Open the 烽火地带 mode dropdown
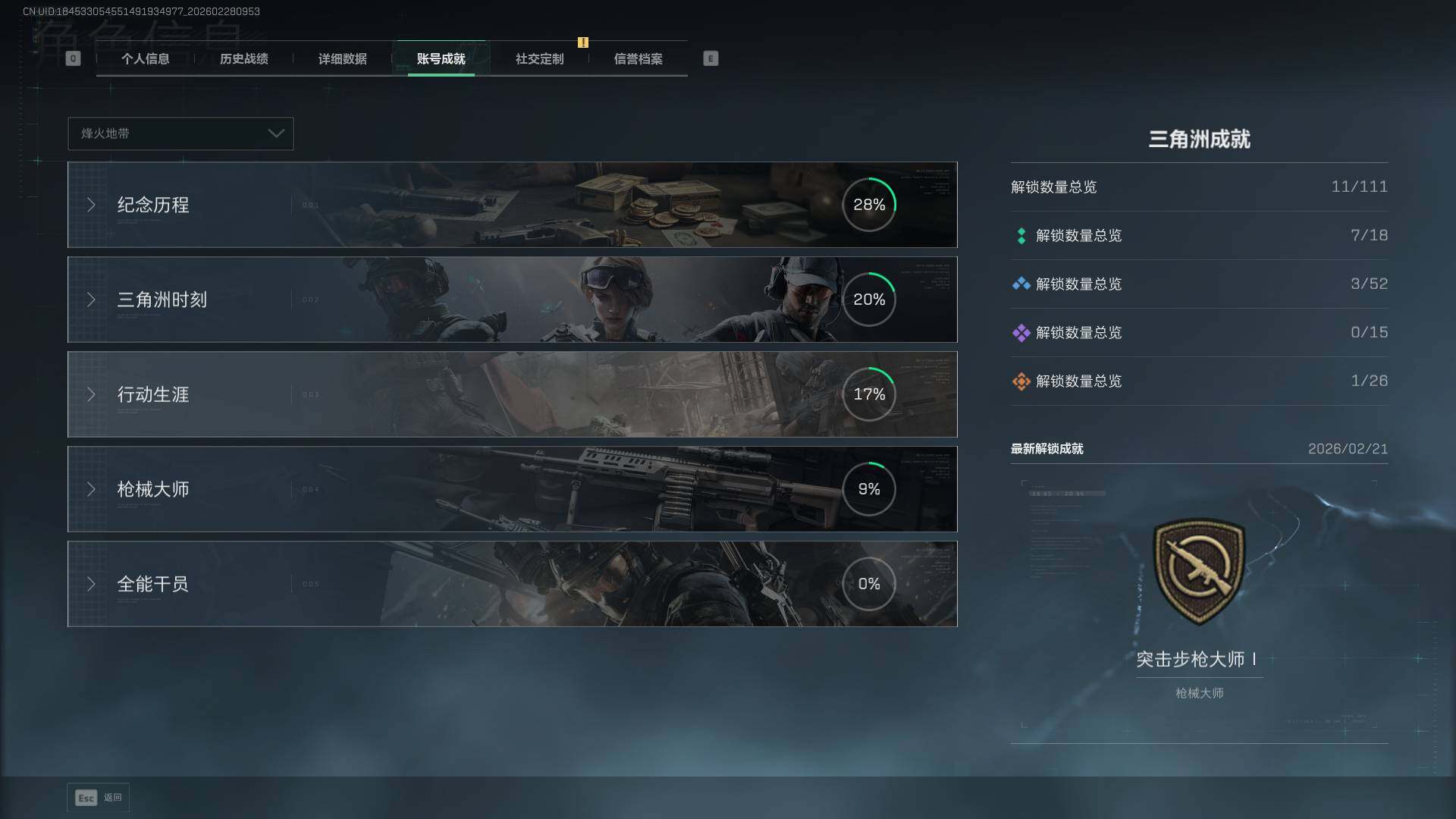Viewport: 1456px width, 819px height. coord(180,133)
